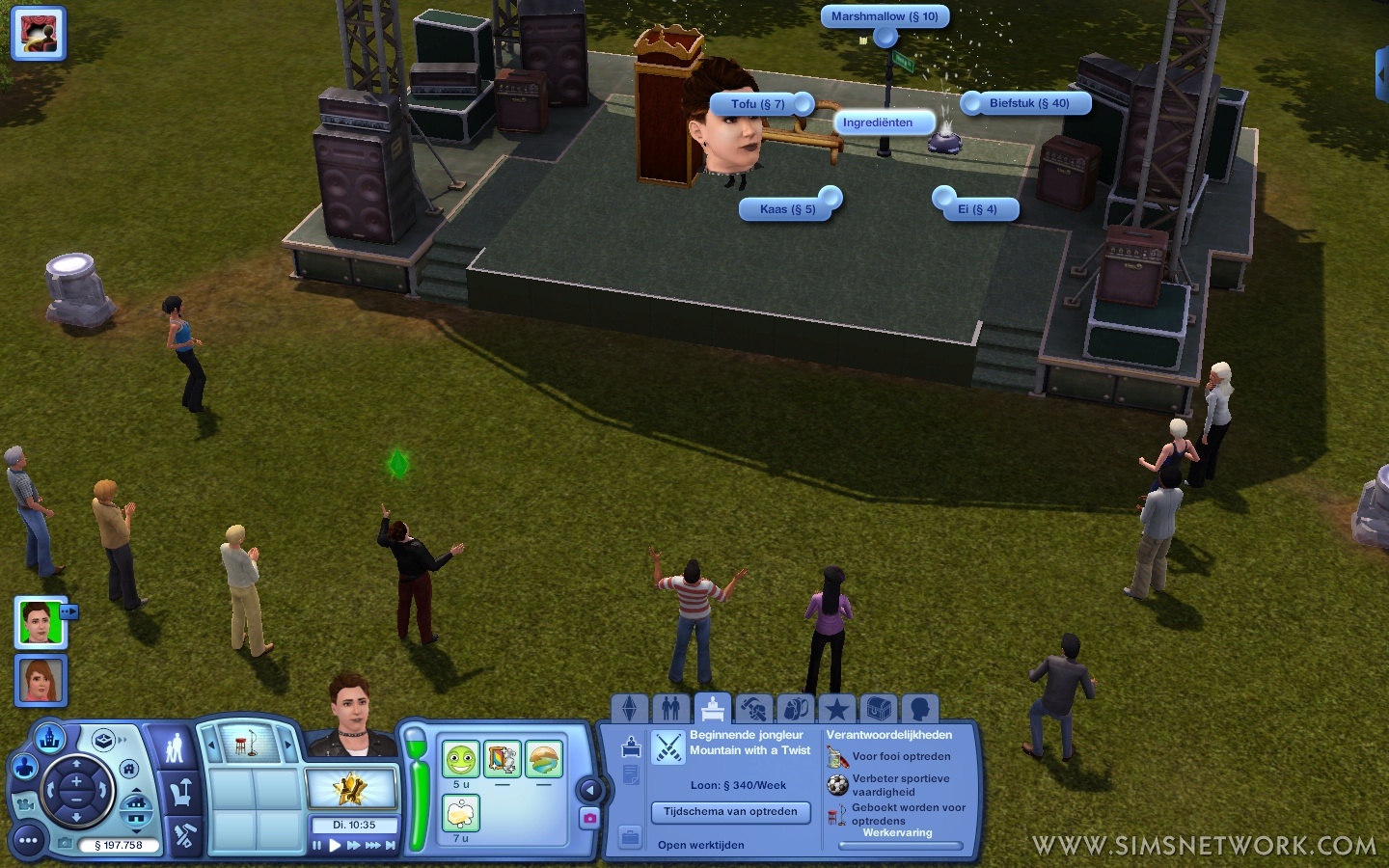Select the red-haired Sim portrait
Screen dimensions: 1389x868
pyautogui.click(x=41, y=681)
